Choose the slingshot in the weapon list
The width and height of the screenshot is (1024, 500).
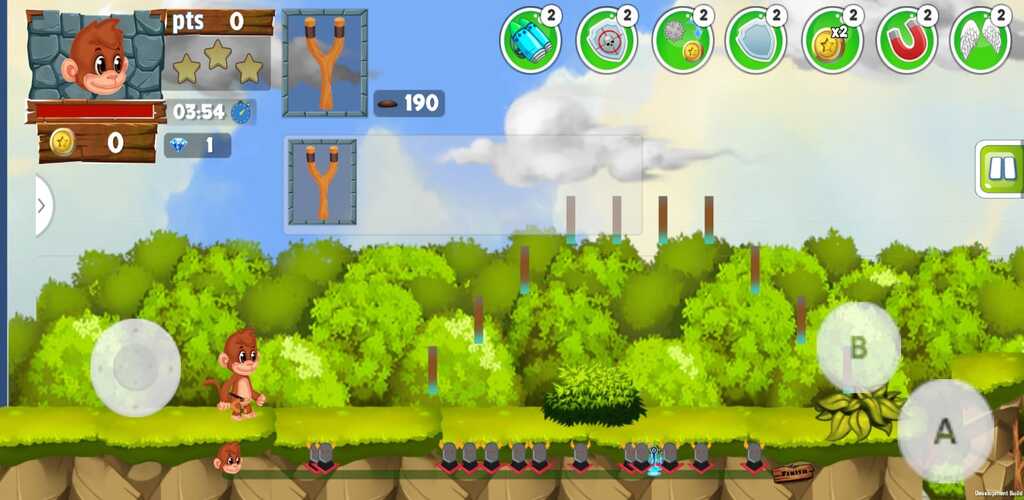(x=323, y=182)
